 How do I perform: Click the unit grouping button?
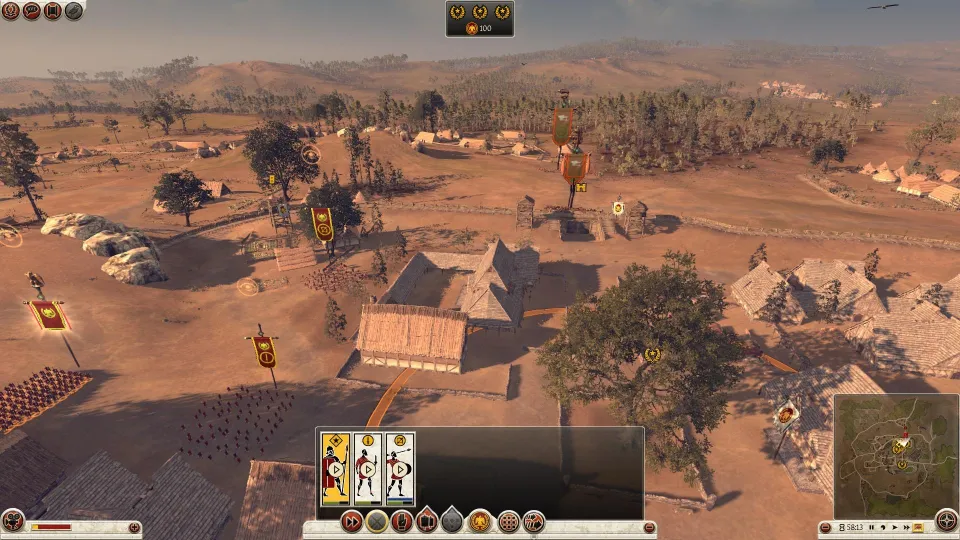534,521
